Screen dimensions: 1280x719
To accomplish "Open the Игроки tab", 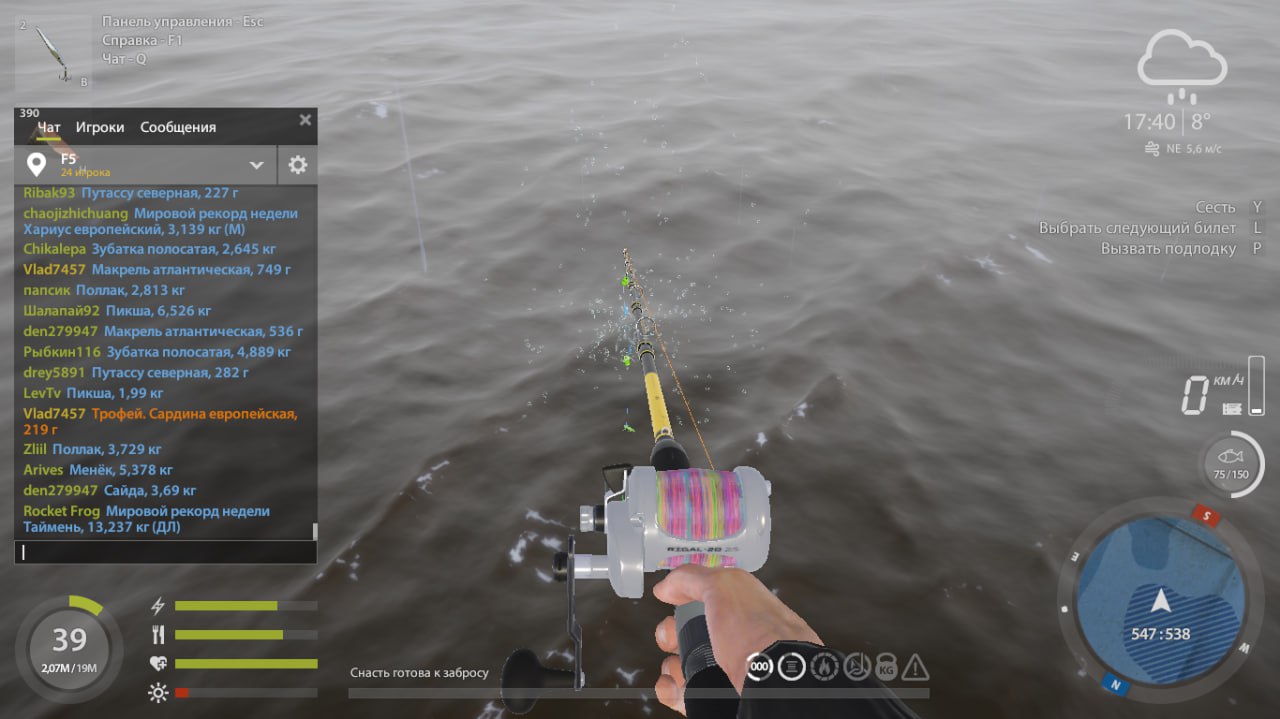I will (x=100, y=127).
